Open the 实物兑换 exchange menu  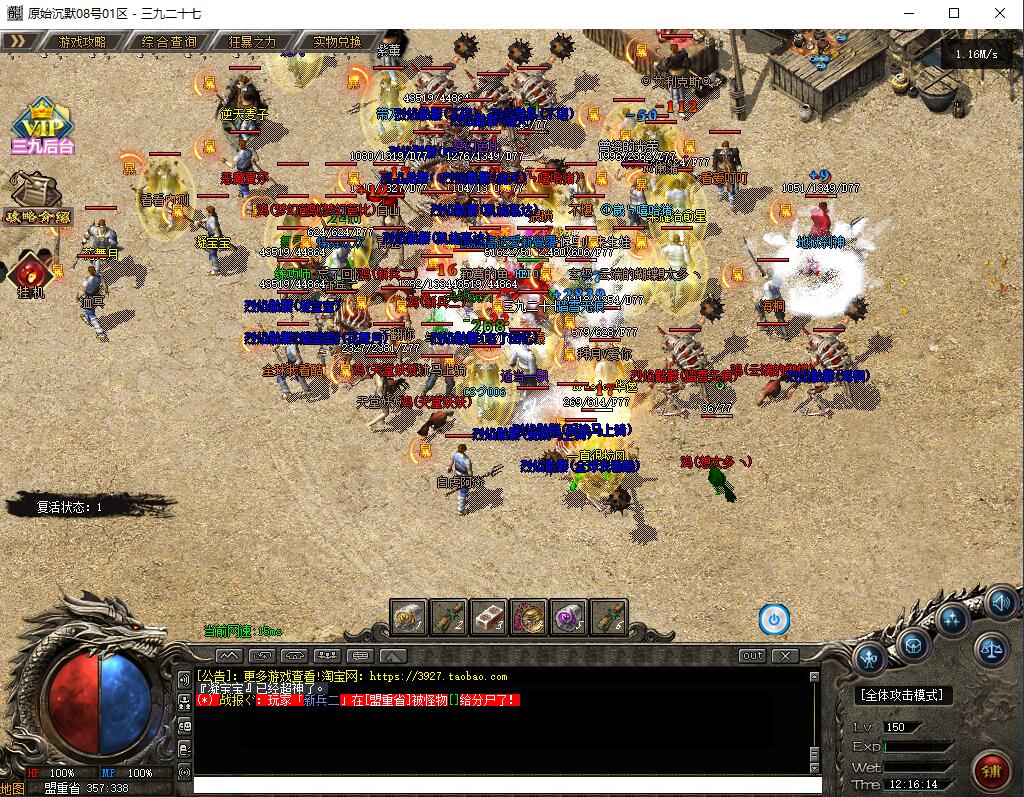[x=337, y=42]
